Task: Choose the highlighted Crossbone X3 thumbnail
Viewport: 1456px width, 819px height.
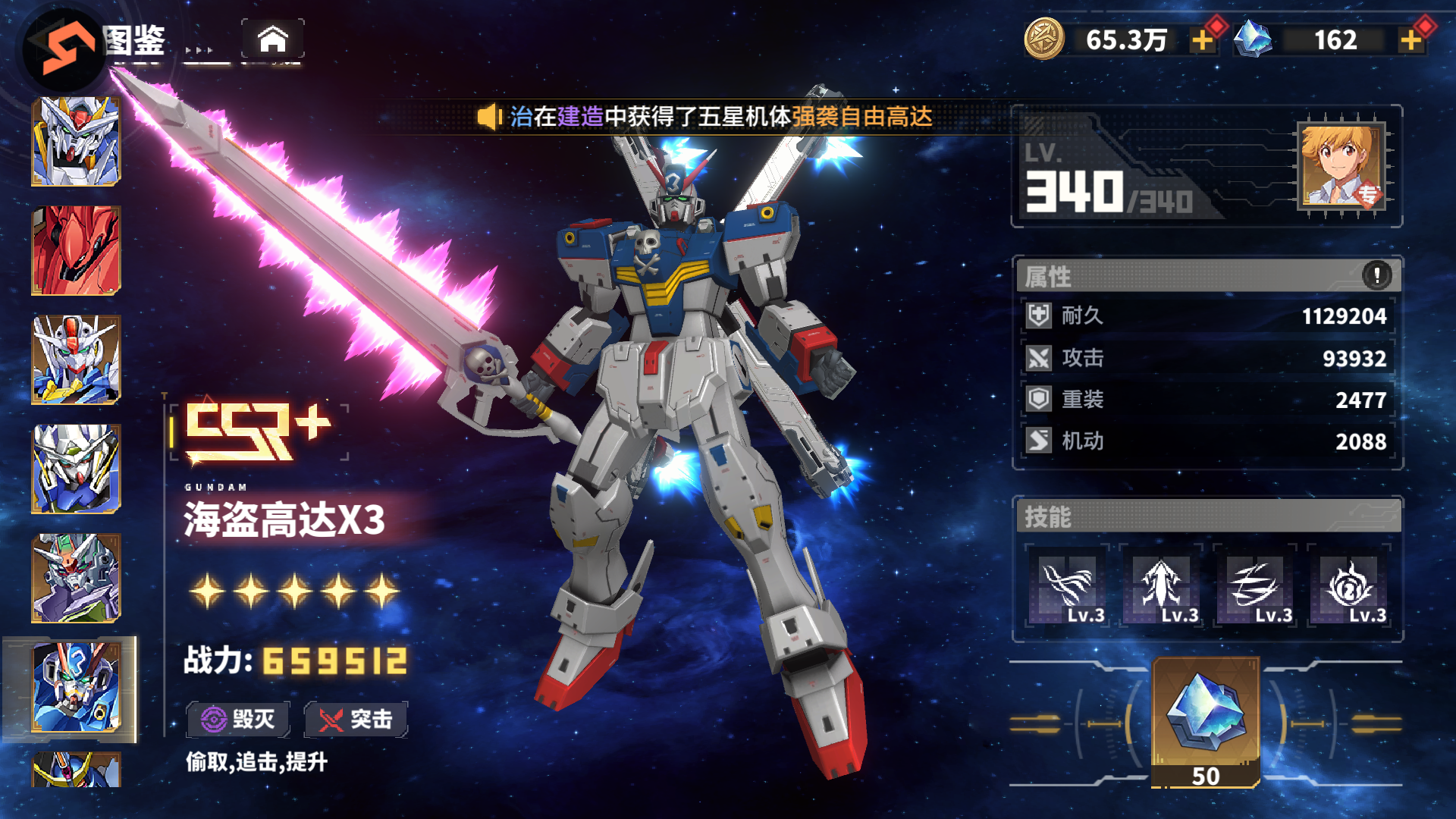Action: click(76, 687)
